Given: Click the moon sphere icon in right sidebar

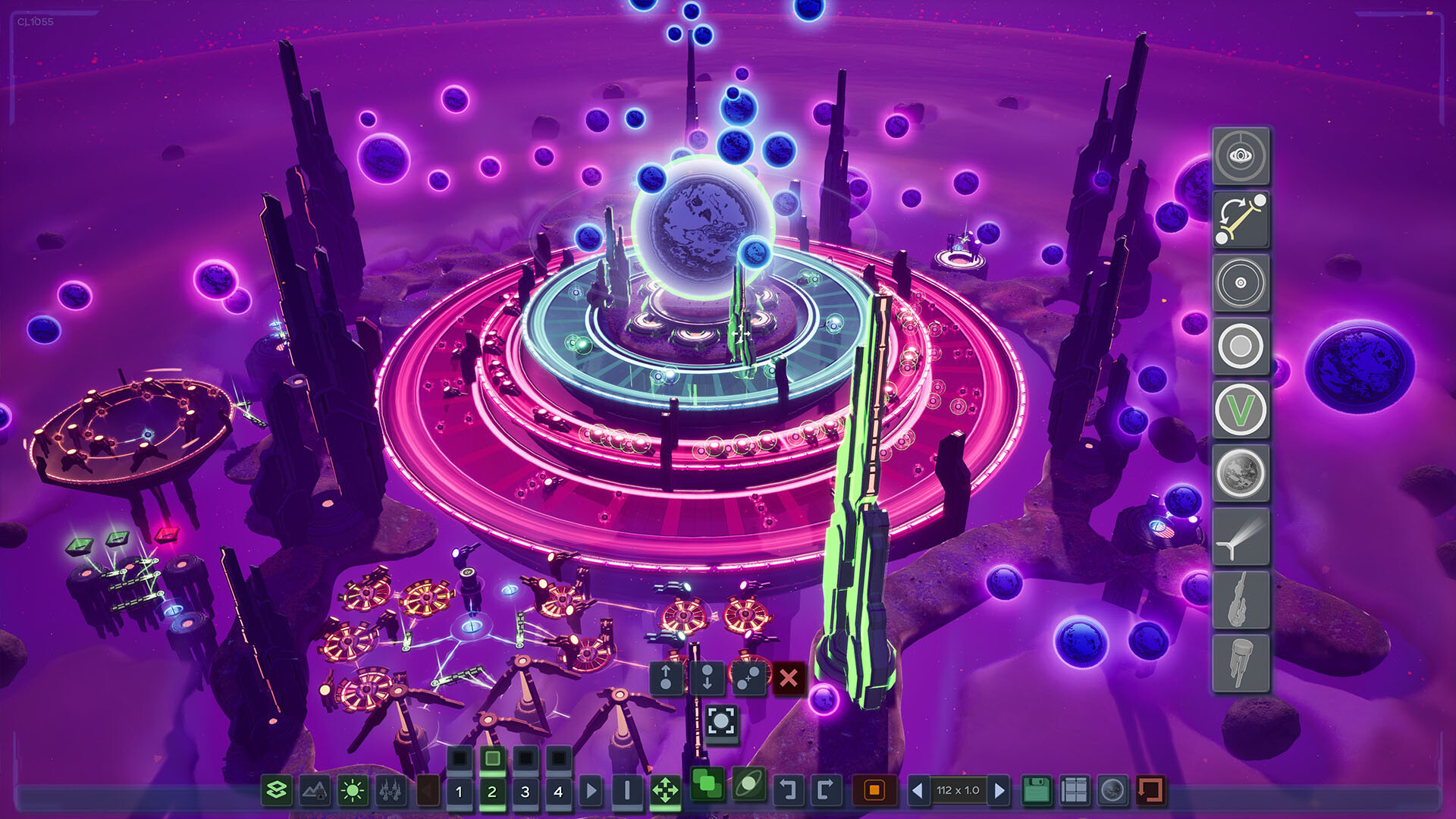Looking at the screenshot, I should tap(1241, 470).
